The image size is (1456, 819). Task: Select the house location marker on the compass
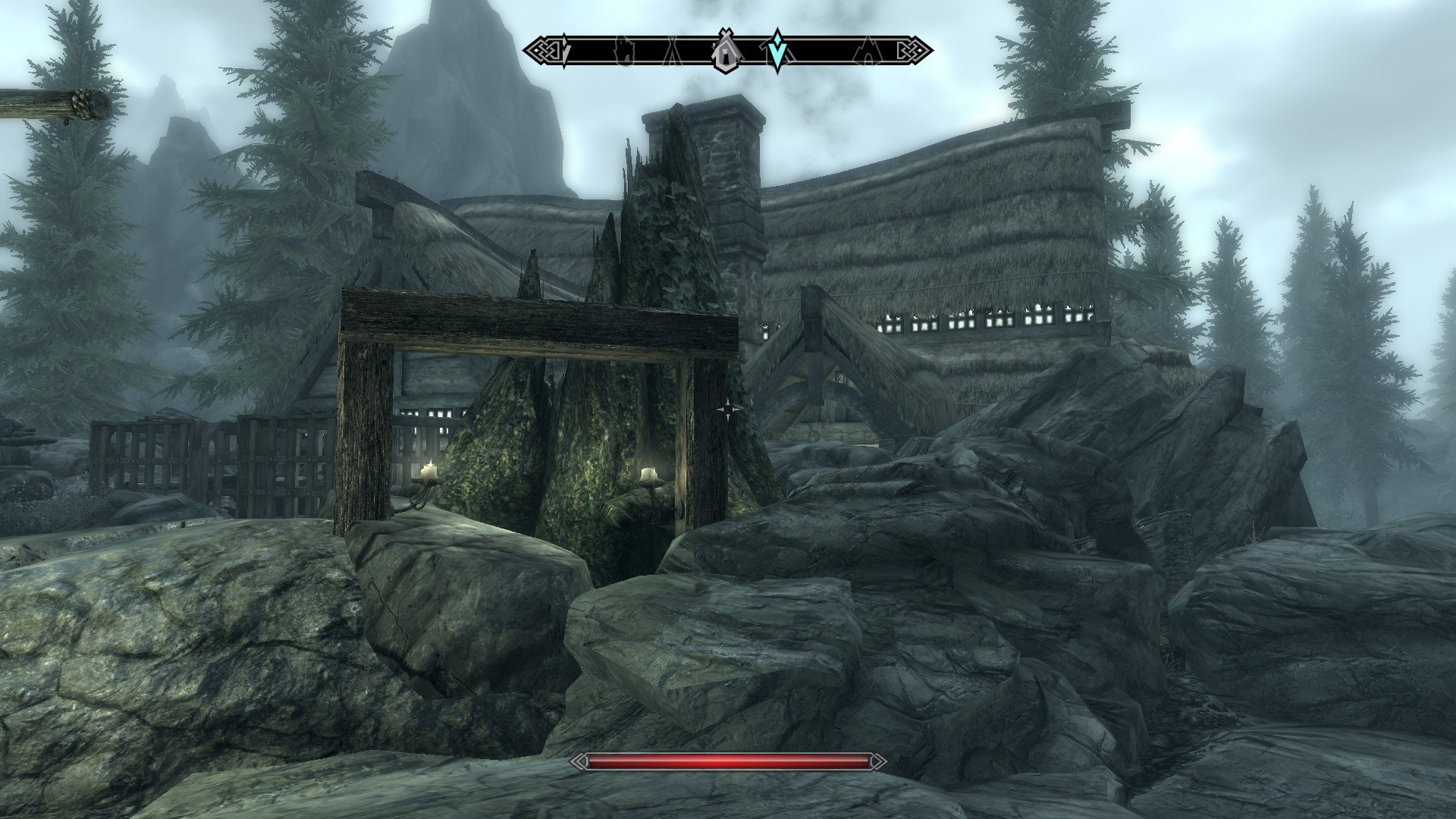[x=726, y=52]
